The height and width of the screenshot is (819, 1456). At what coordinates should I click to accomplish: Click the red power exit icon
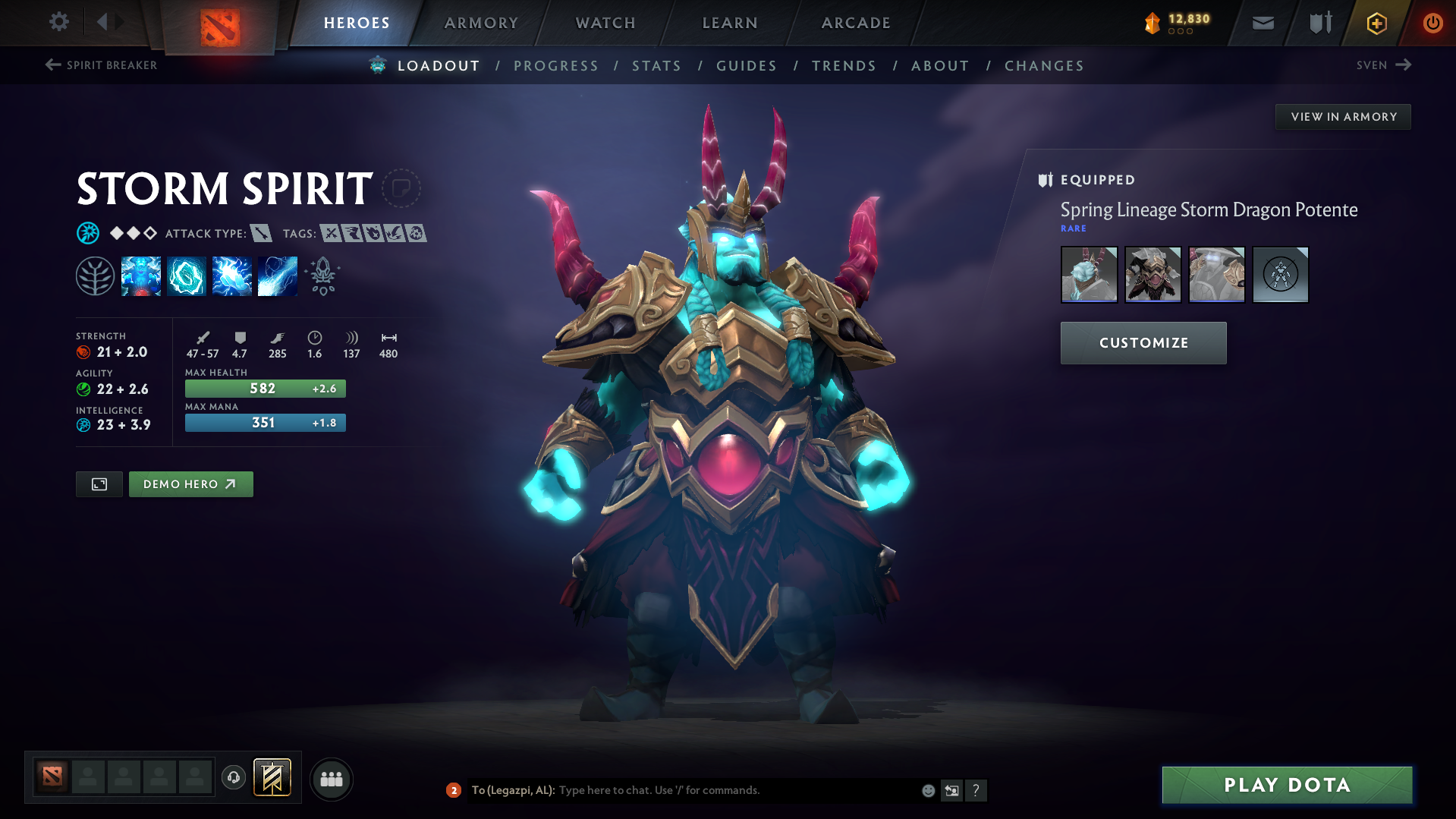[1432, 23]
